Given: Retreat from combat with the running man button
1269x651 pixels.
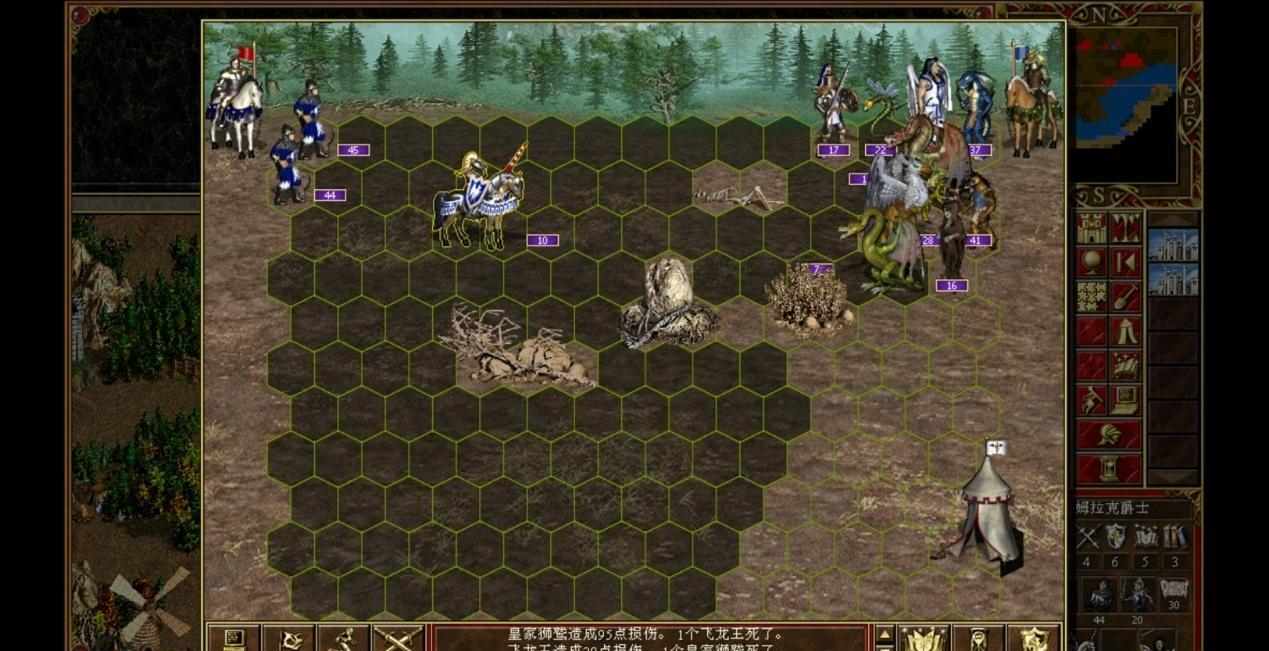Looking at the screenshot, I should [343, 638].
